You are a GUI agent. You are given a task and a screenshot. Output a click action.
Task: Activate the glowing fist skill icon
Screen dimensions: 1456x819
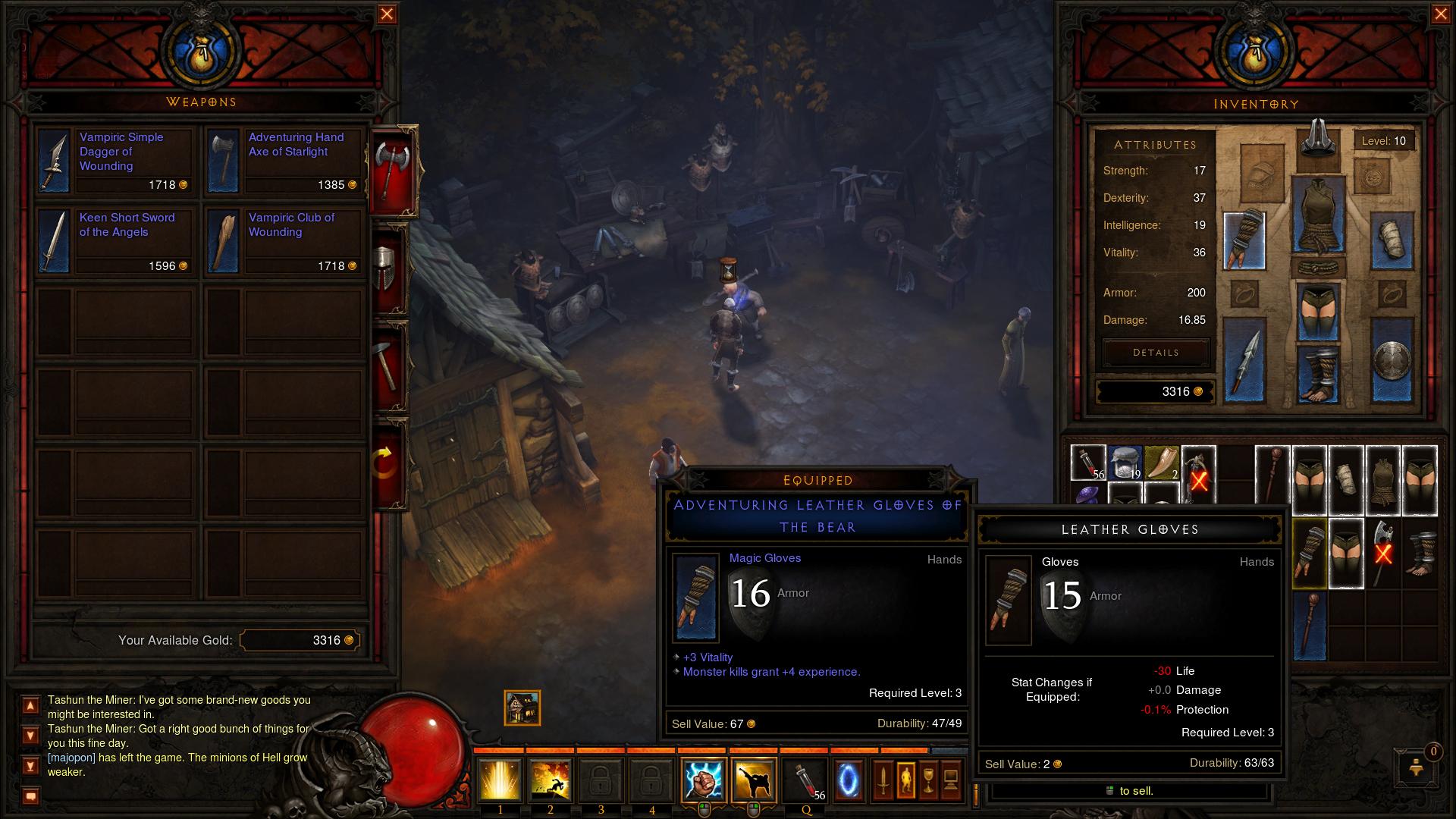point(703,780)
